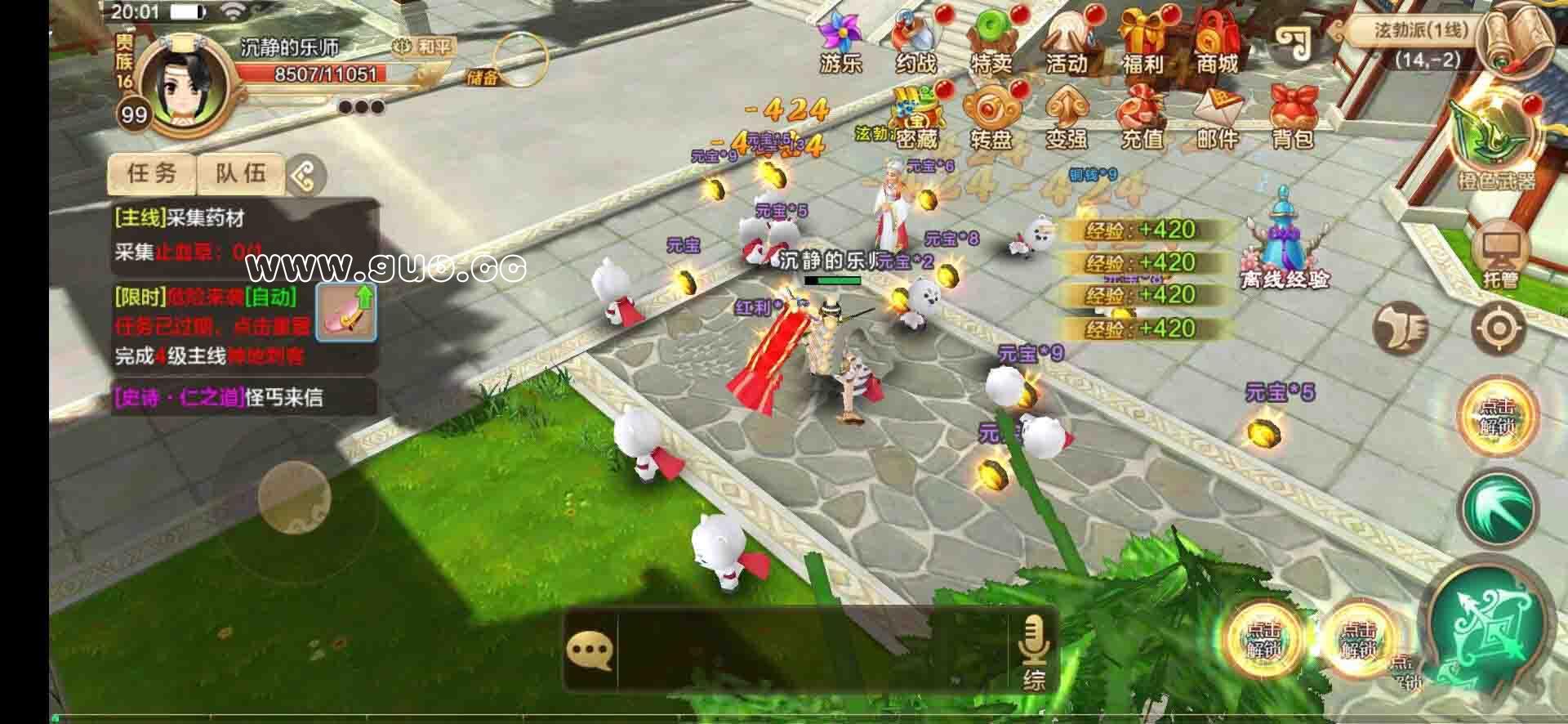Open the 特卖 special sale
This screenshot has height=724, width=1568.
[991, 41]
